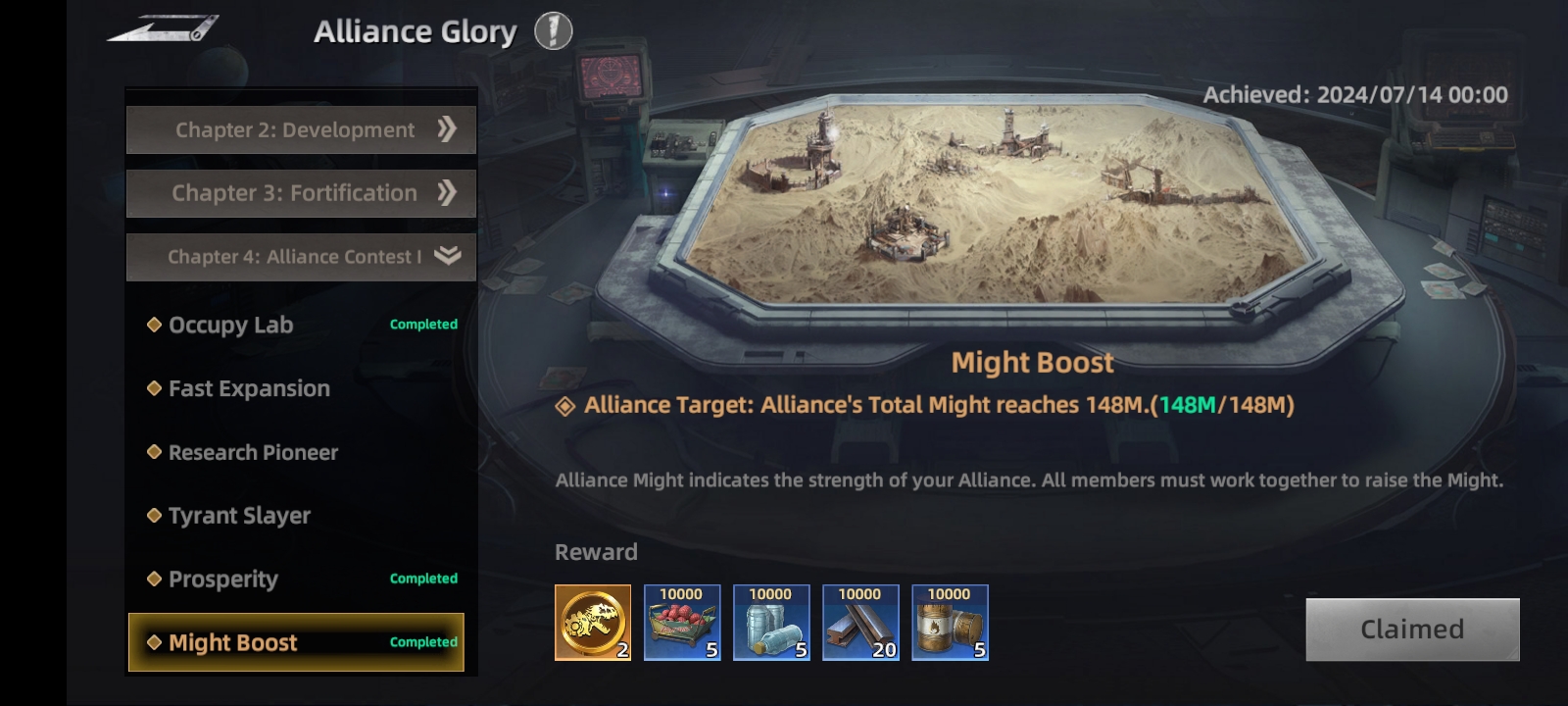Collapse Chapter 4: Alliance Contest I

pyautogui.click(x=301, y=257)
